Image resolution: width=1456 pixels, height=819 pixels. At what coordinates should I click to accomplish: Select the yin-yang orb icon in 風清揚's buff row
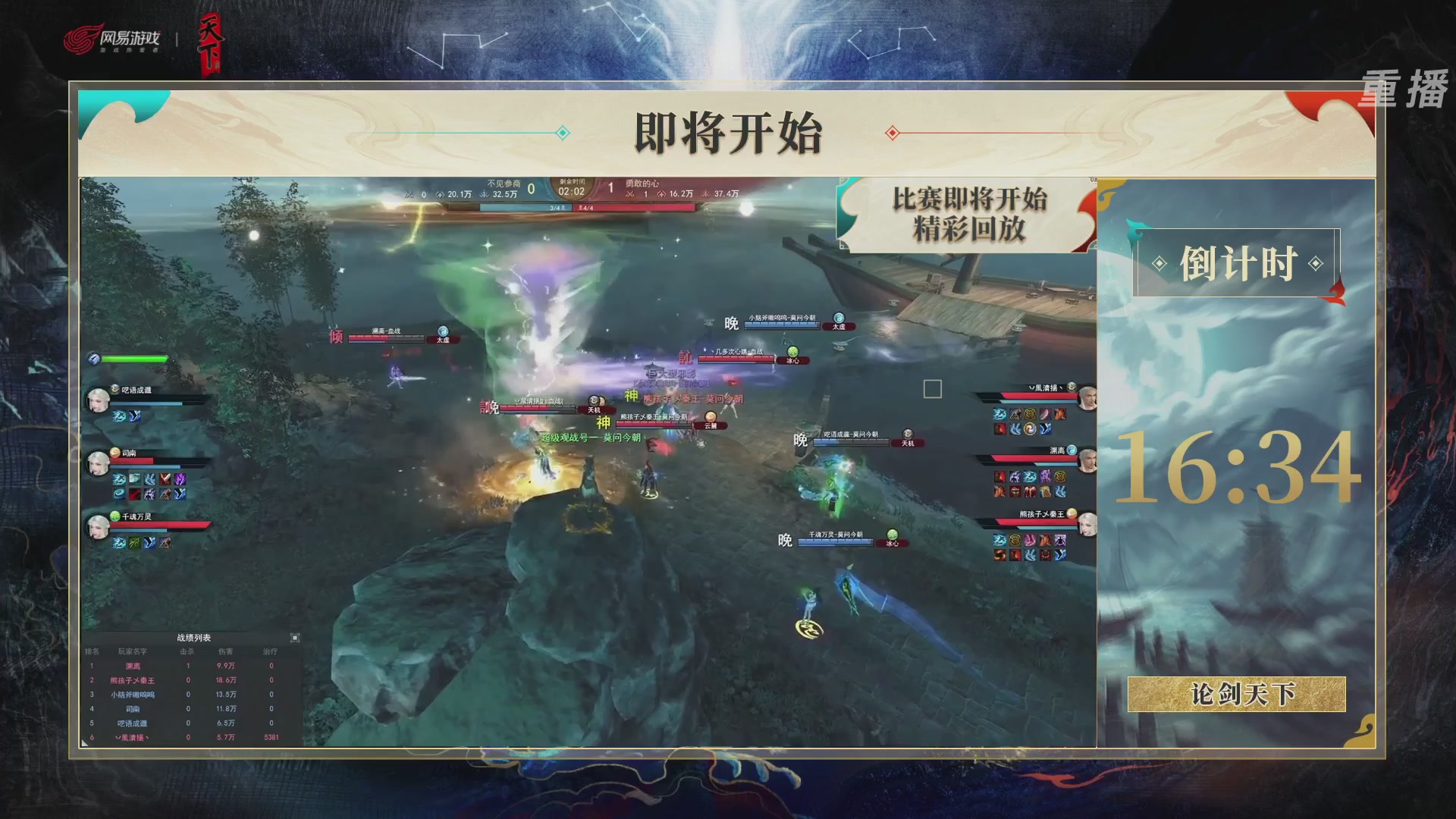[1030, 429]
